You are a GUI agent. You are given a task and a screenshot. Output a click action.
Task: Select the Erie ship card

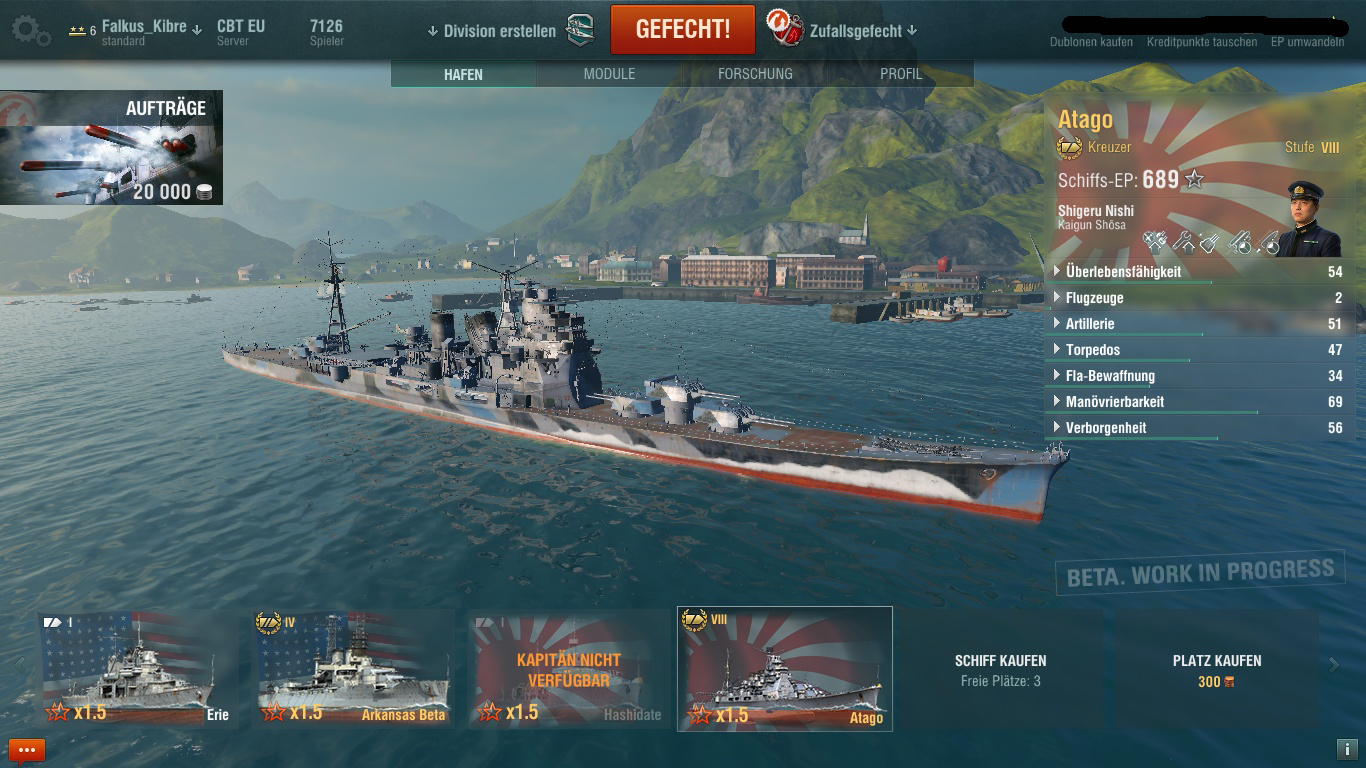[138, 668]
